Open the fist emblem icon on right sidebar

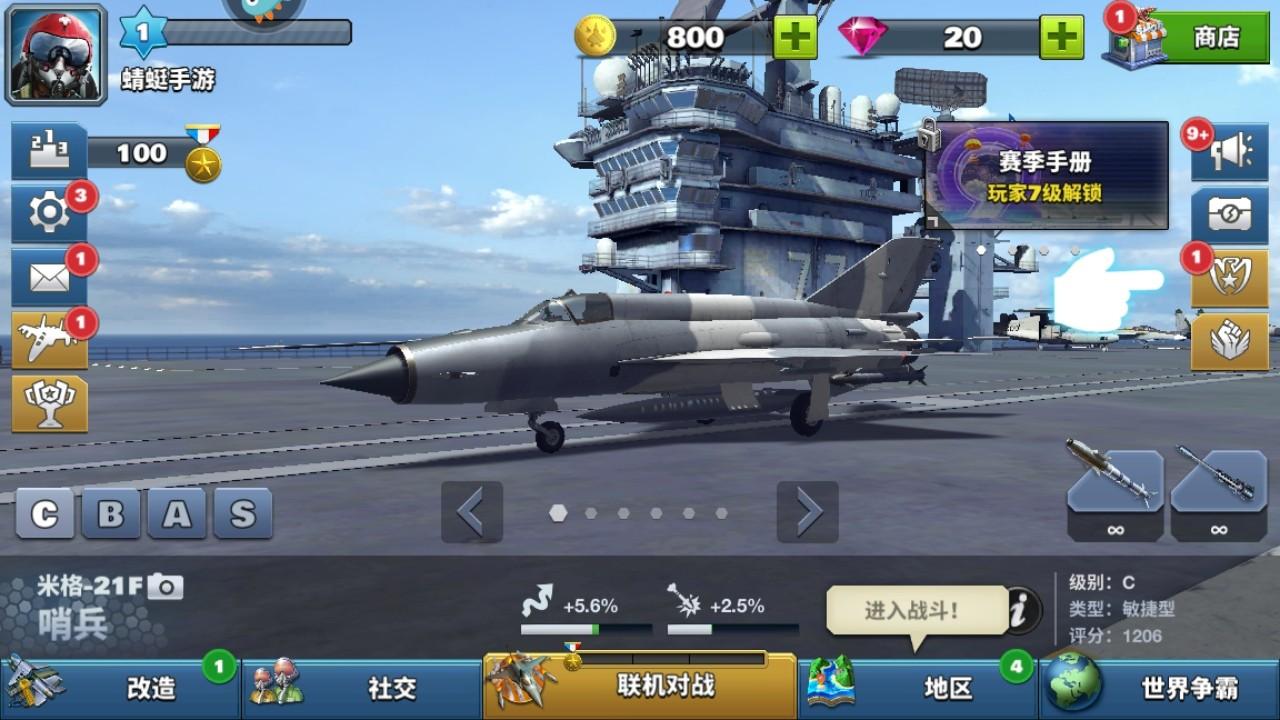(1230, 337)
